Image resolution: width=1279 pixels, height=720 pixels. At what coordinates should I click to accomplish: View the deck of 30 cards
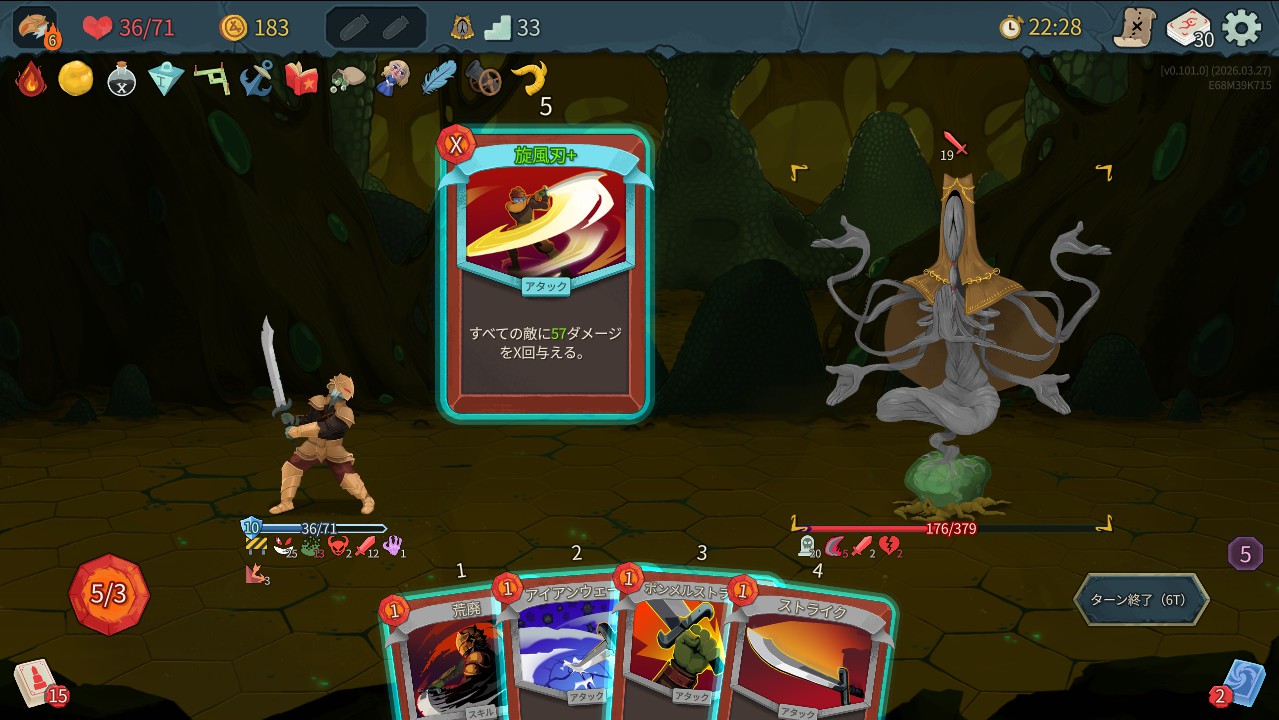[x=1189, y=28]
